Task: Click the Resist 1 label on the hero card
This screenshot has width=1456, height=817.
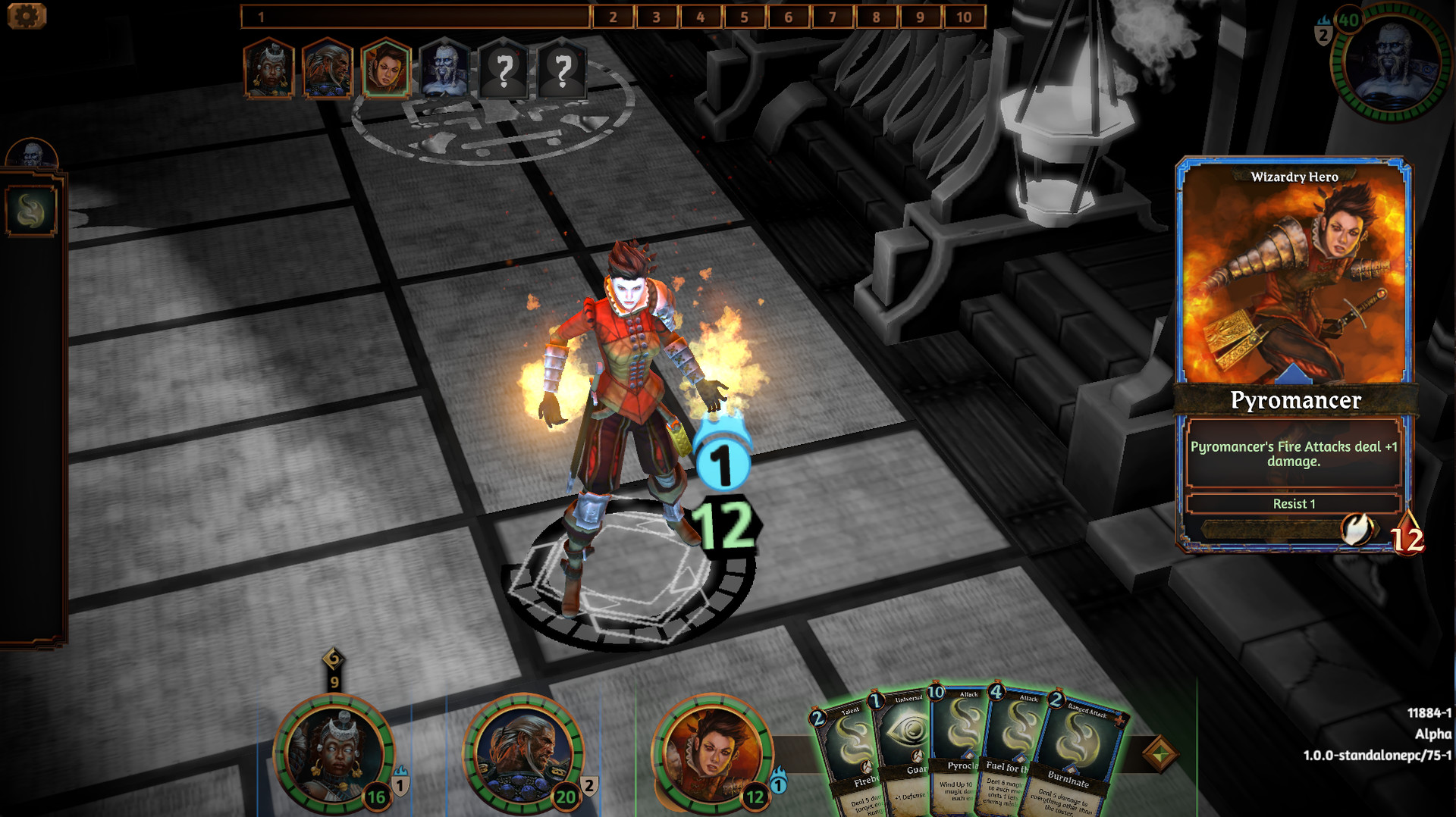Action: [1294, 502]
